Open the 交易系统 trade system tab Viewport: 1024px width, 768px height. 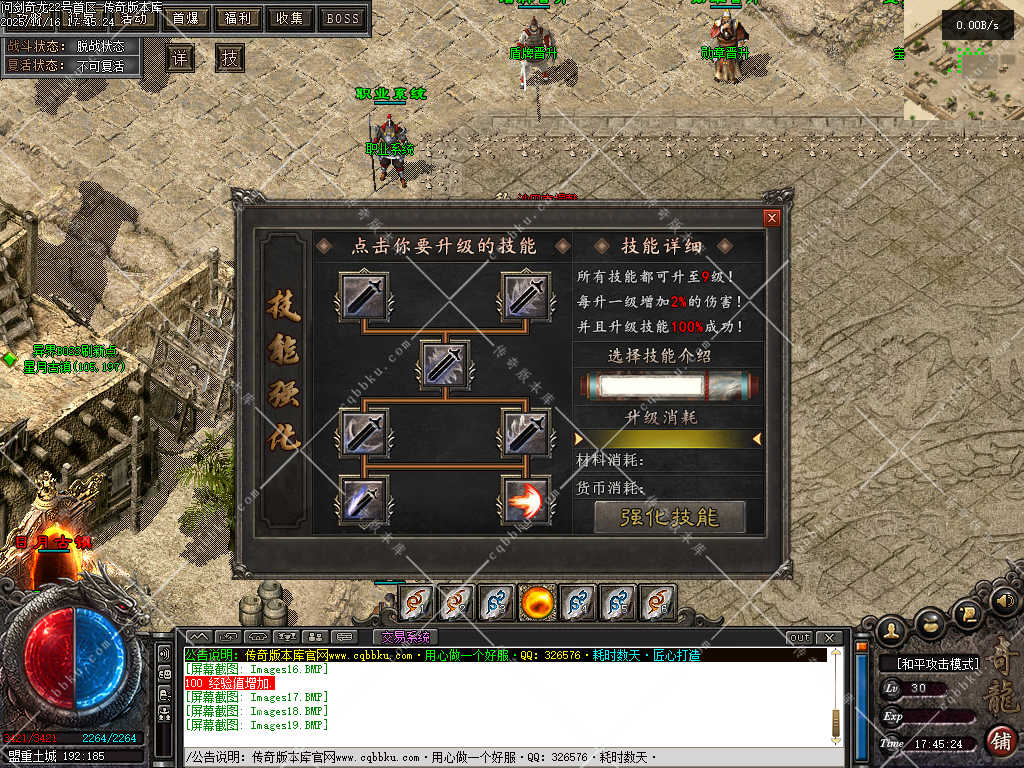point(405,637)
